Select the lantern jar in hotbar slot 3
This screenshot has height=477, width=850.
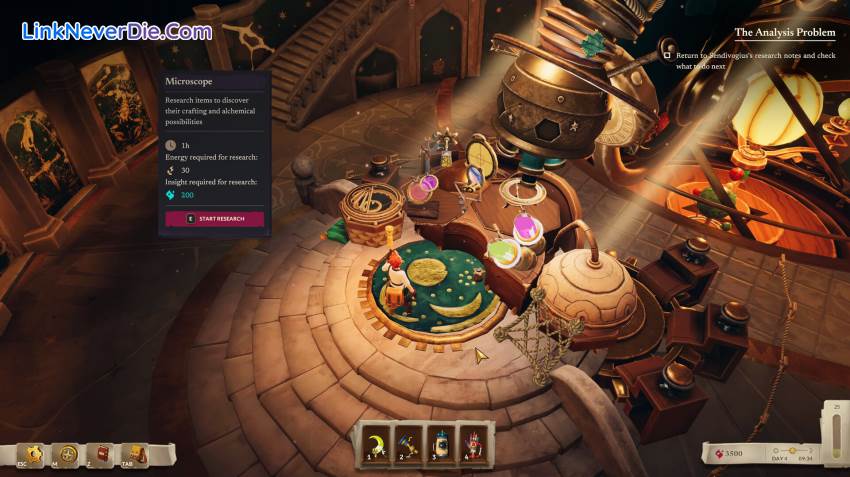tap(441, 441)
